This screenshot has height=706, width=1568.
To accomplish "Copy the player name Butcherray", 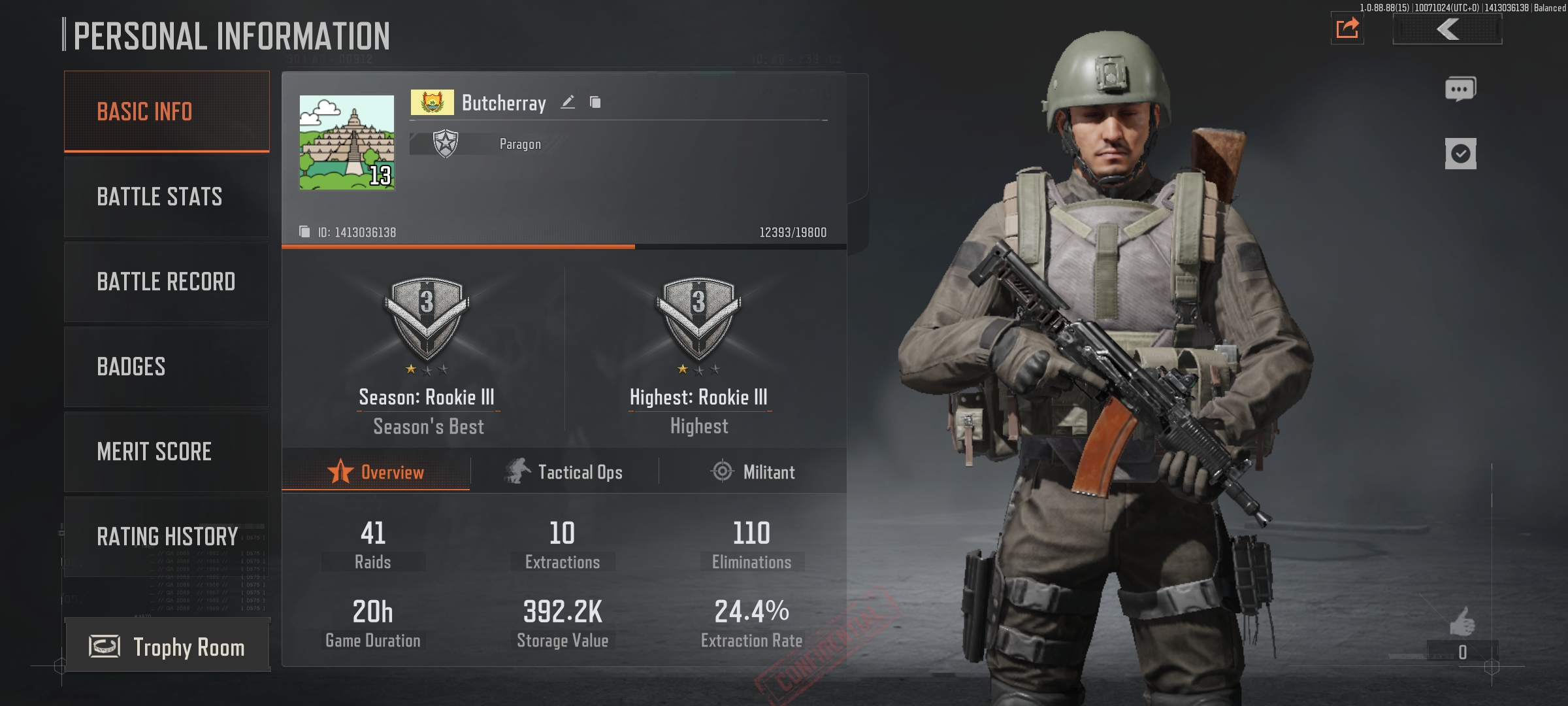I will coord(595,102).
